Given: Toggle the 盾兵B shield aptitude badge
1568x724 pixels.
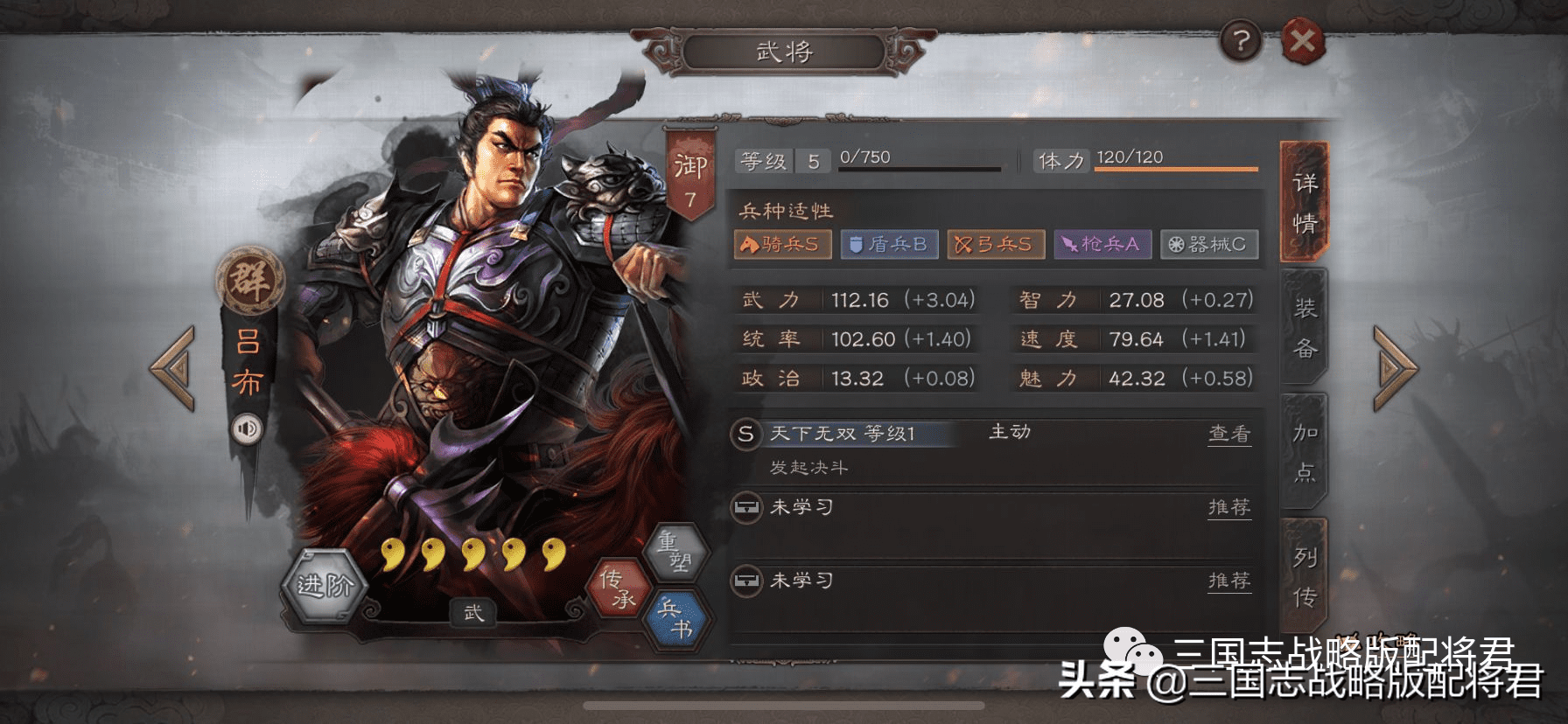Looking at the screenshot, I should (x=889, y=246).
